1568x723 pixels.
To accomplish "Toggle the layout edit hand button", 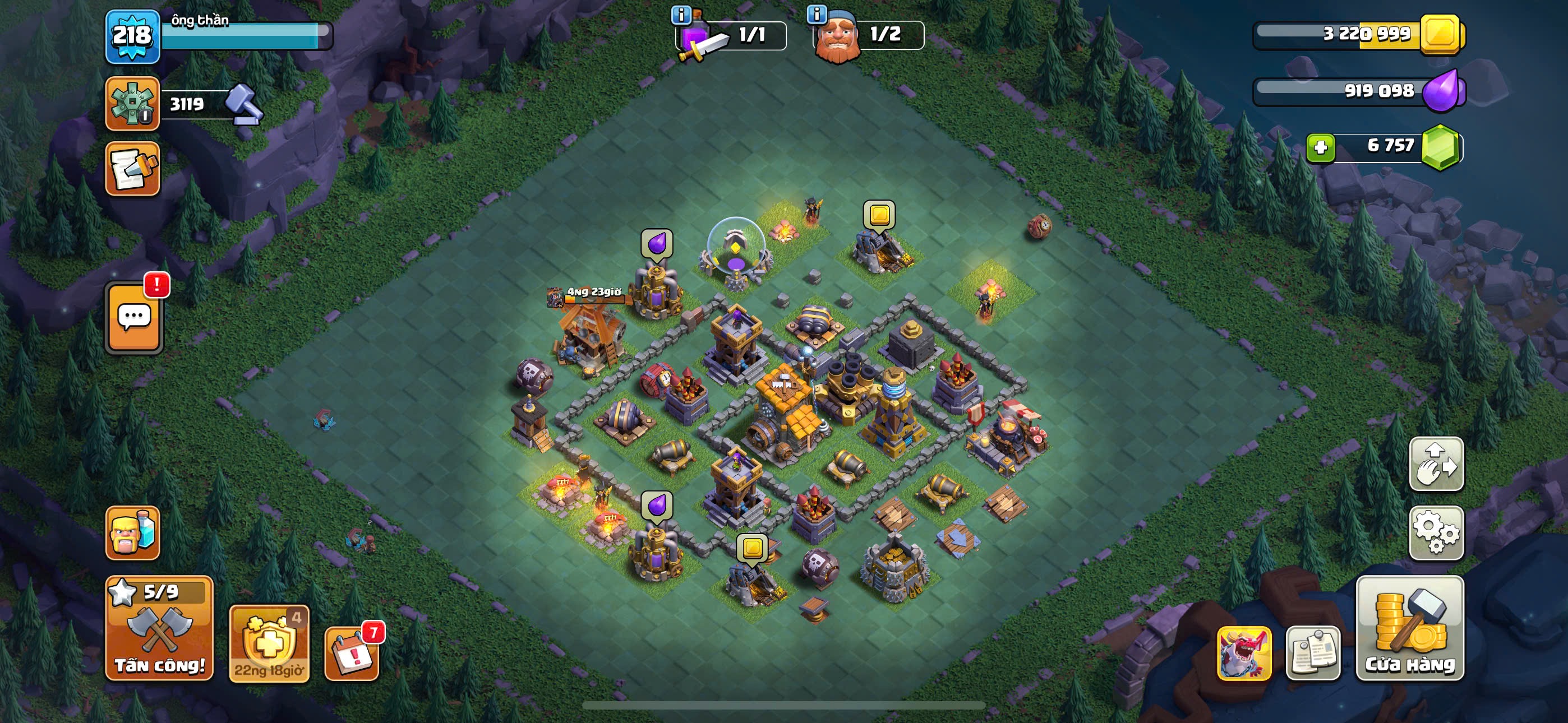I will 1436,464.
